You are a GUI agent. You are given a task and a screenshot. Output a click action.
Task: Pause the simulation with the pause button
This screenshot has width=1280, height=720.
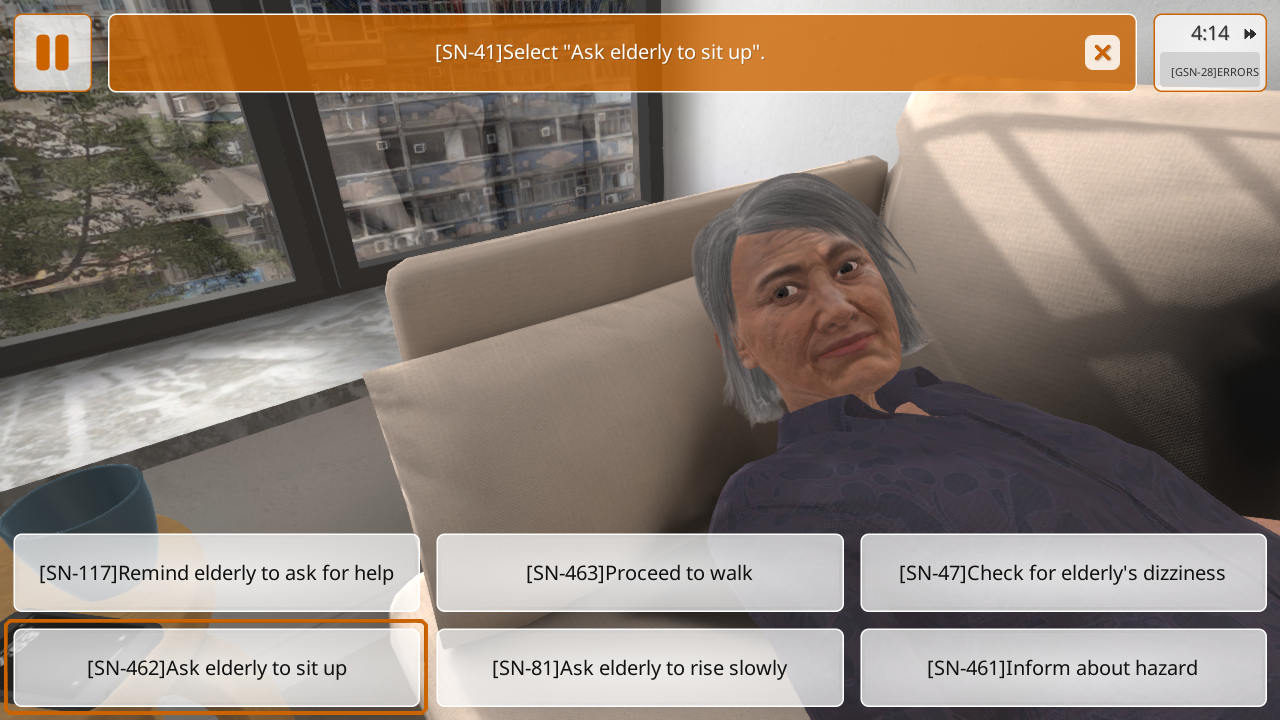pyautogui.click(x=52, y=53)
